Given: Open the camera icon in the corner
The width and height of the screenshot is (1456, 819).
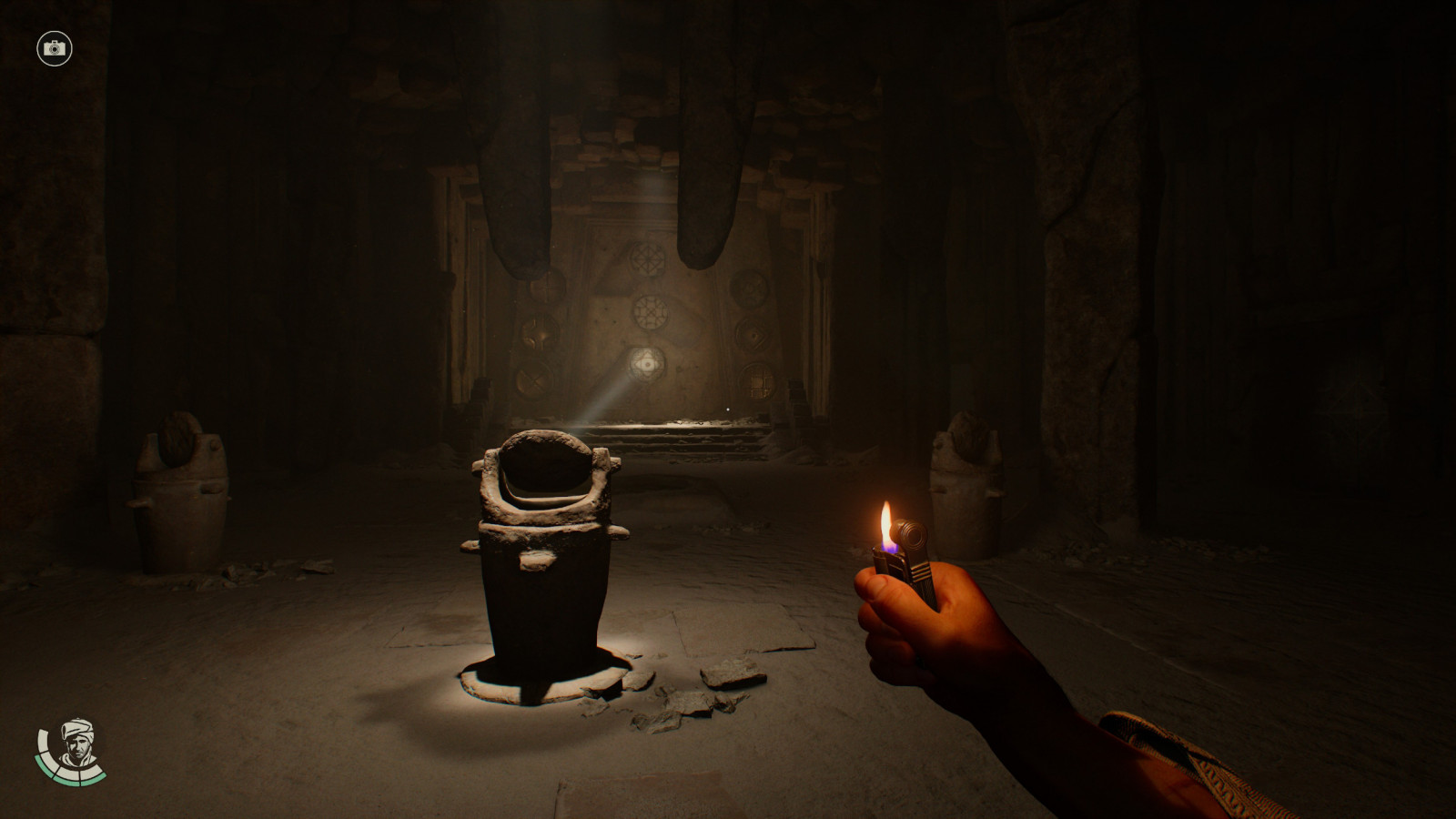Looking at the screenshot, I should pos(55,48).
